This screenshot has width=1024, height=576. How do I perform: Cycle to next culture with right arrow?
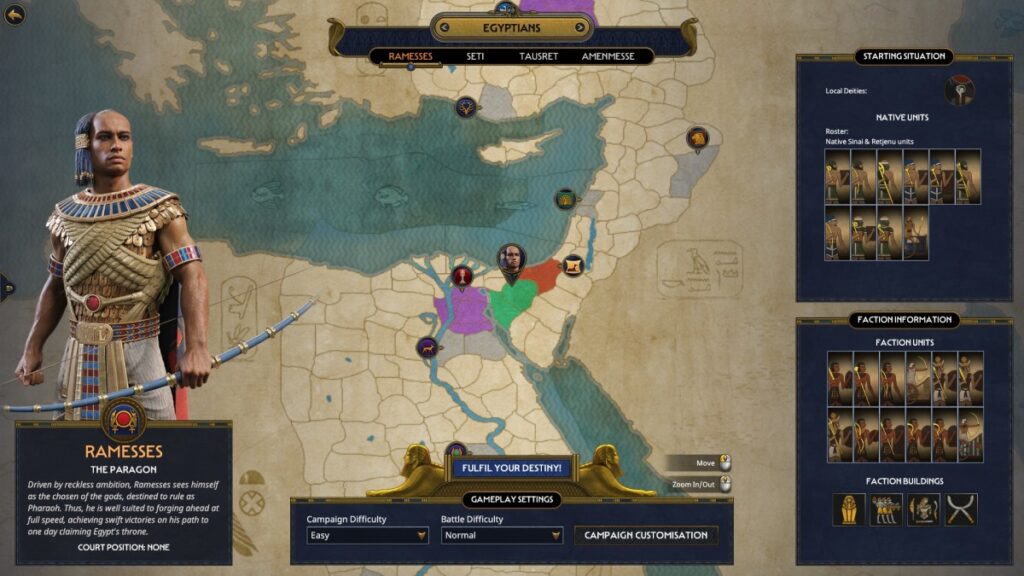click(x=581, y=27)
